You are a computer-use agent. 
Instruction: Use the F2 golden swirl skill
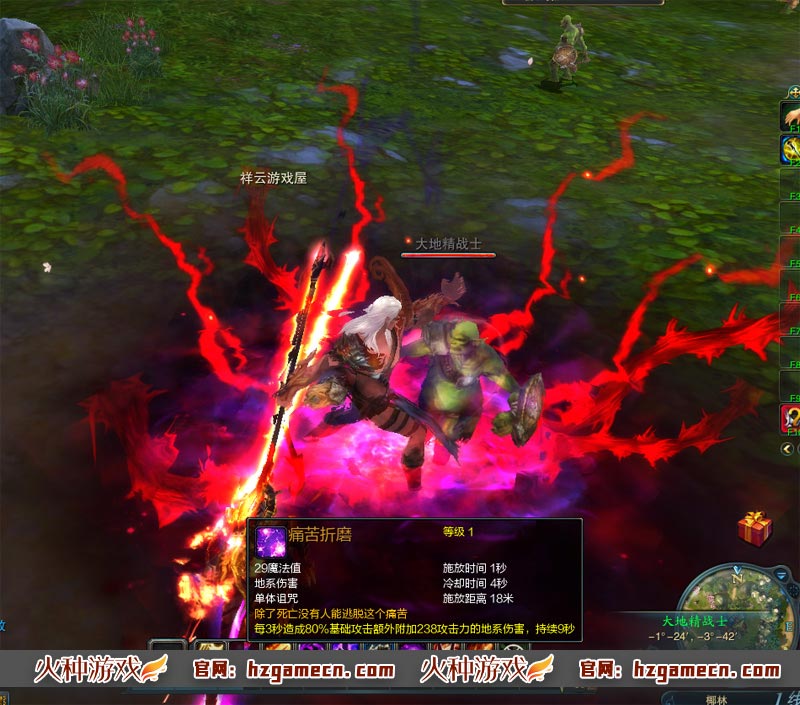(790, 150)
